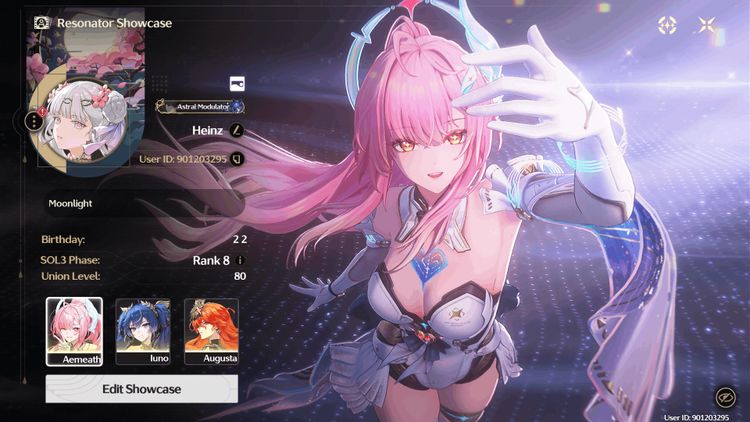Toggle the hide-interface eye icon
This screenshot has width=750, height=422.
724,397
